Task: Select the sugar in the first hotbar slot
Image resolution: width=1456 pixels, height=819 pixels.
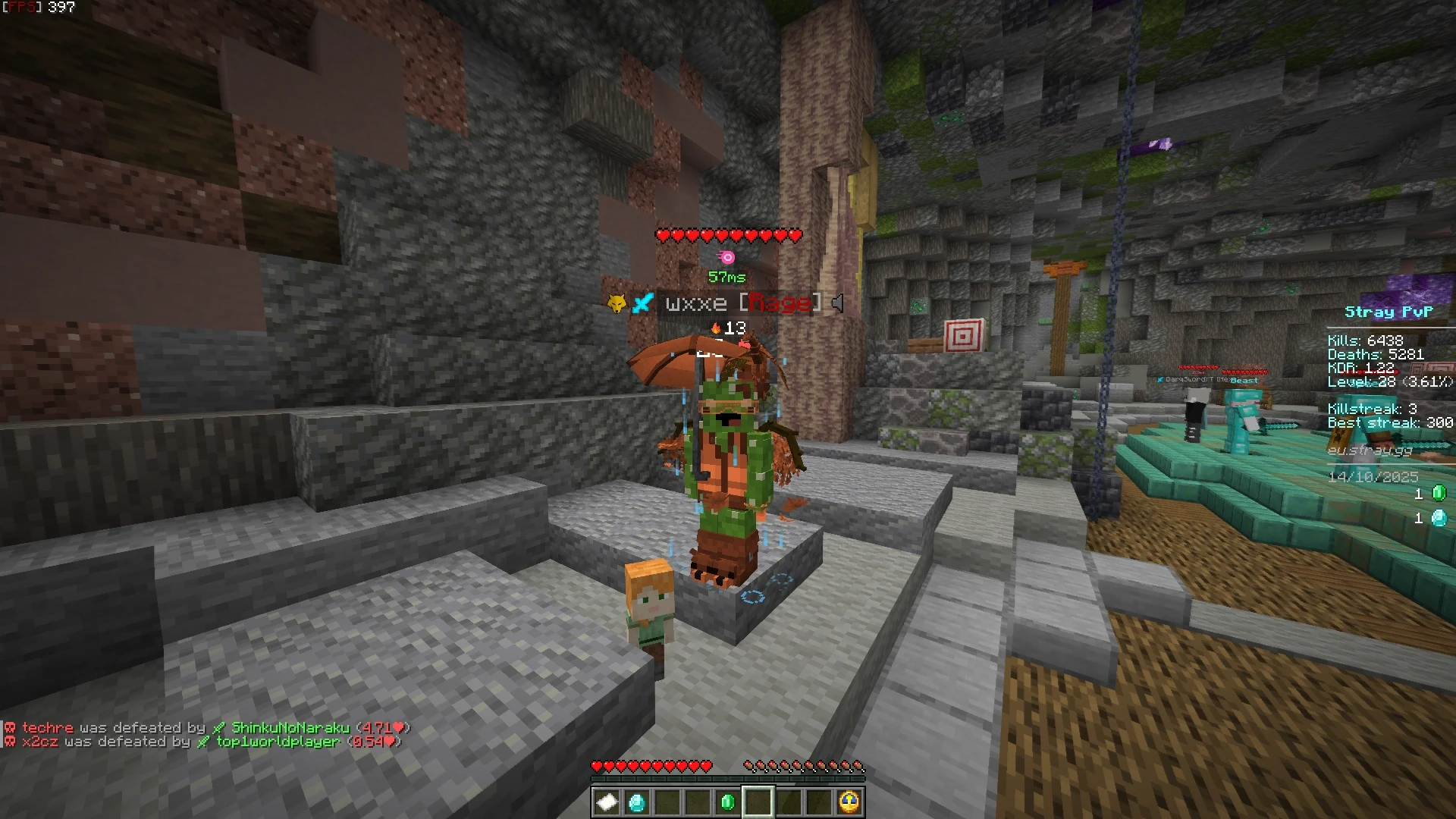Action: click(x=607, y=802)
